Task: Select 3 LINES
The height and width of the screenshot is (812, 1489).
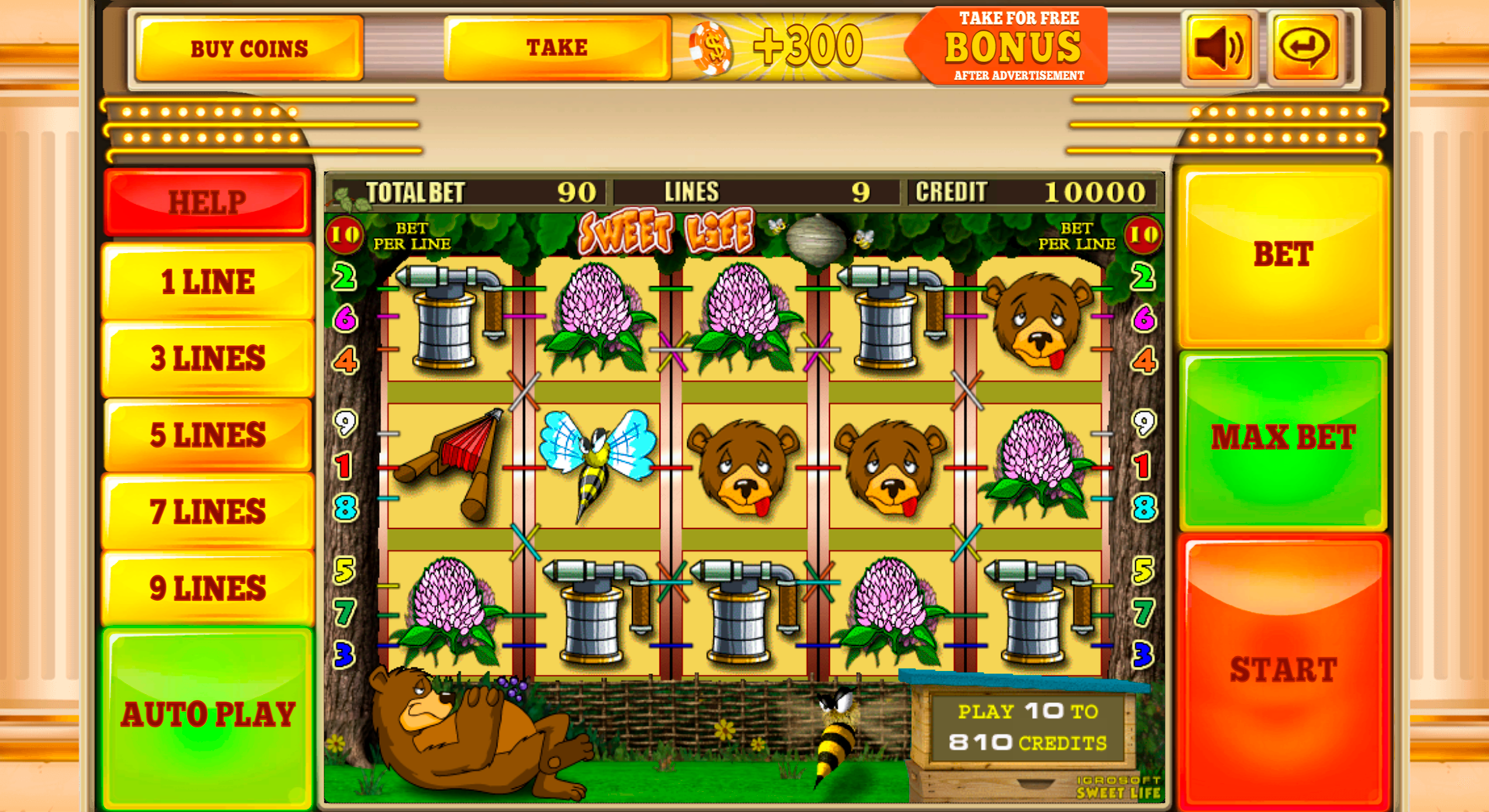Action: [x=206, y=358]
